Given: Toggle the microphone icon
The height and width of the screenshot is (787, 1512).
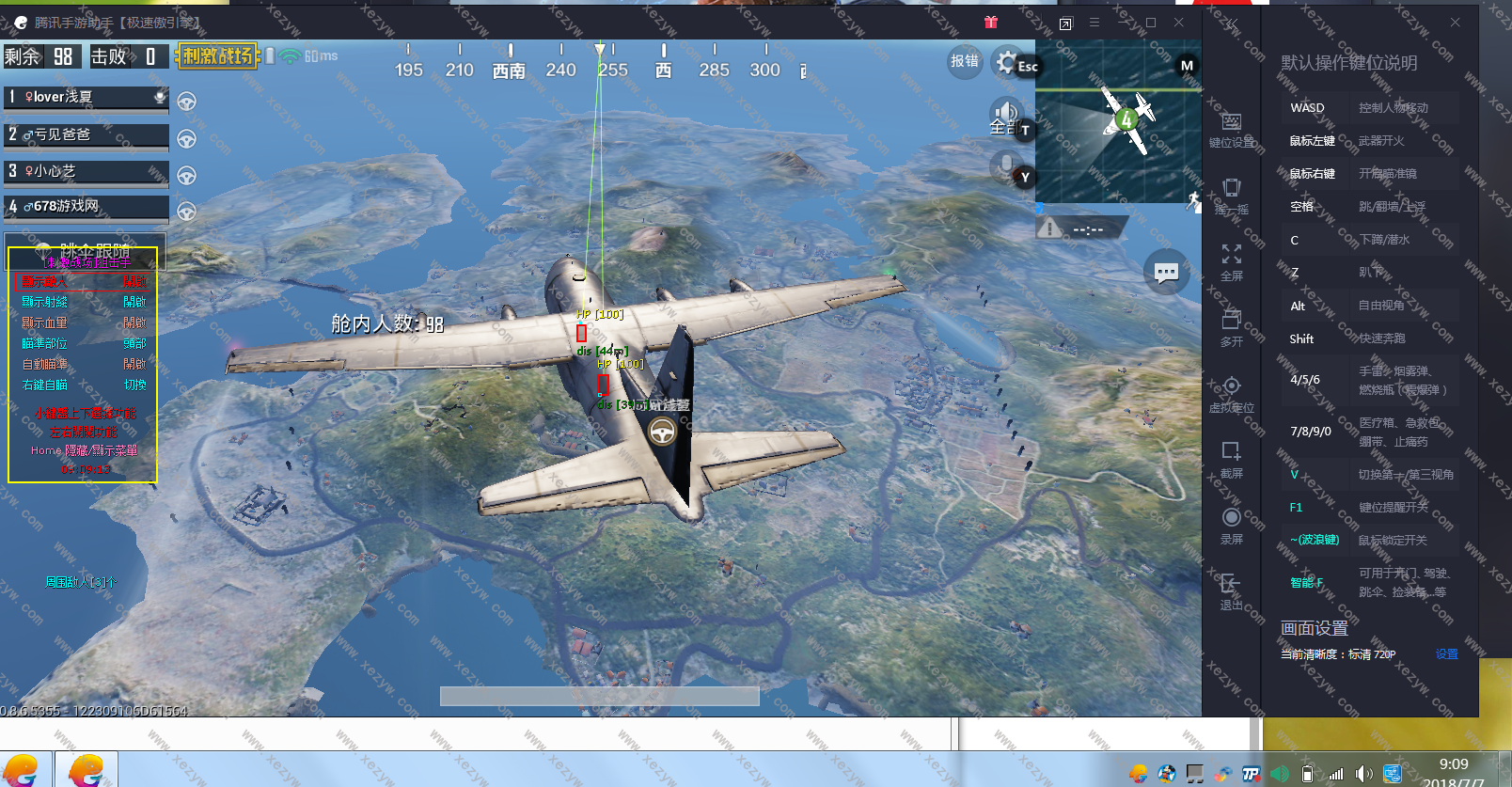Looking at the screenshot, I should pyautogui.click(x=1006, y=166).
